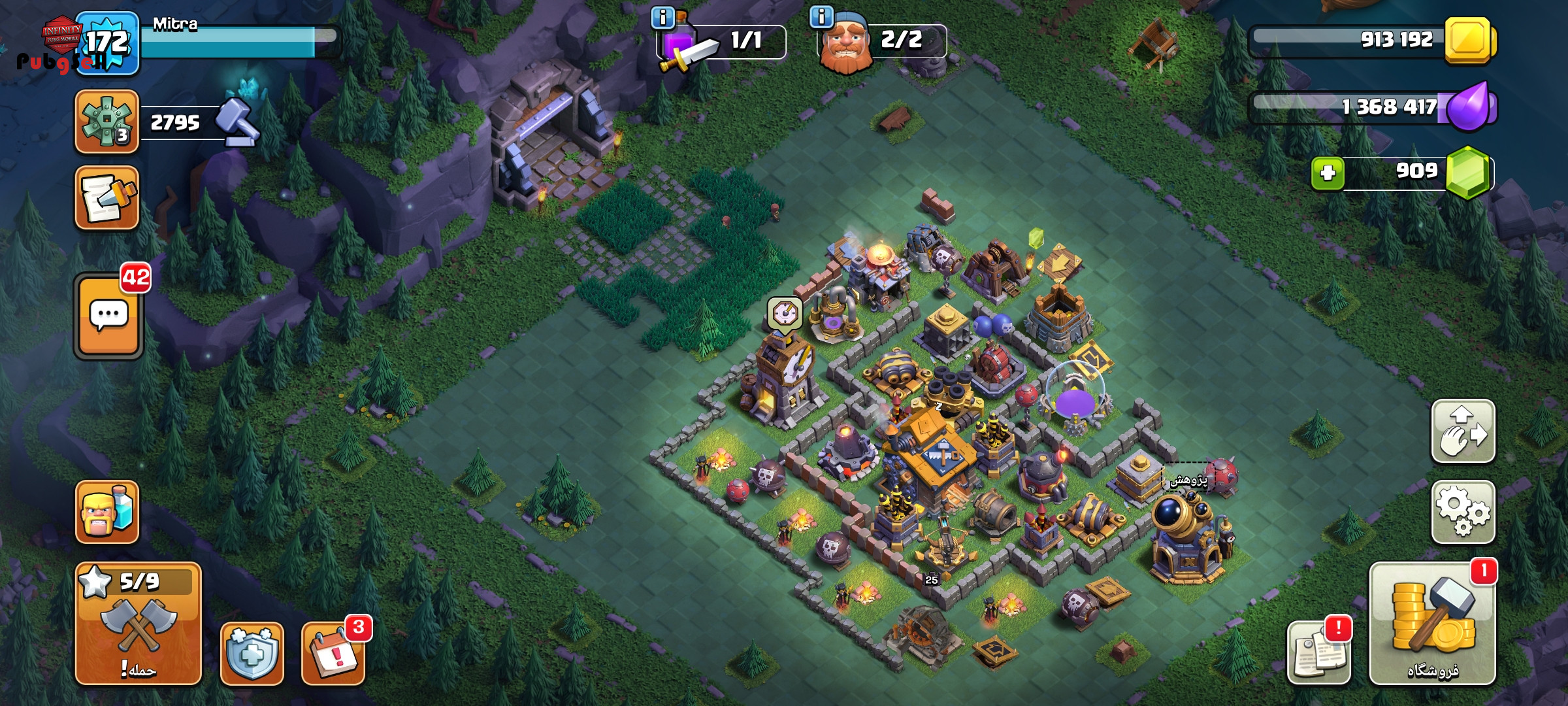Tap the clock bubble above Clock Tower

(784, 314)
